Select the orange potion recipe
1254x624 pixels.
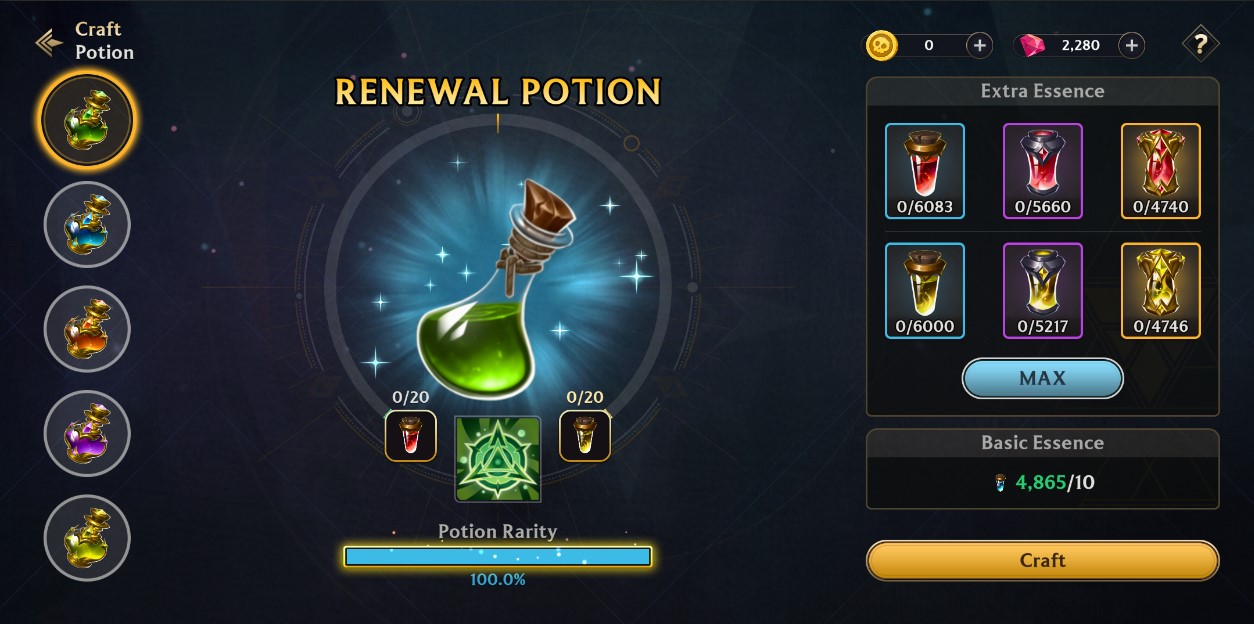click(87, 329)
